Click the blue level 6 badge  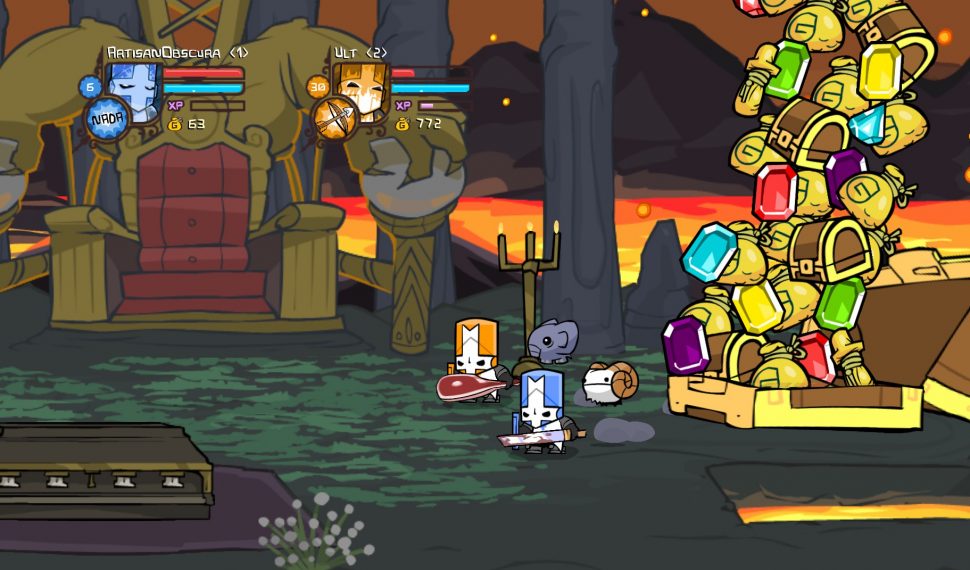coord(90,86)
